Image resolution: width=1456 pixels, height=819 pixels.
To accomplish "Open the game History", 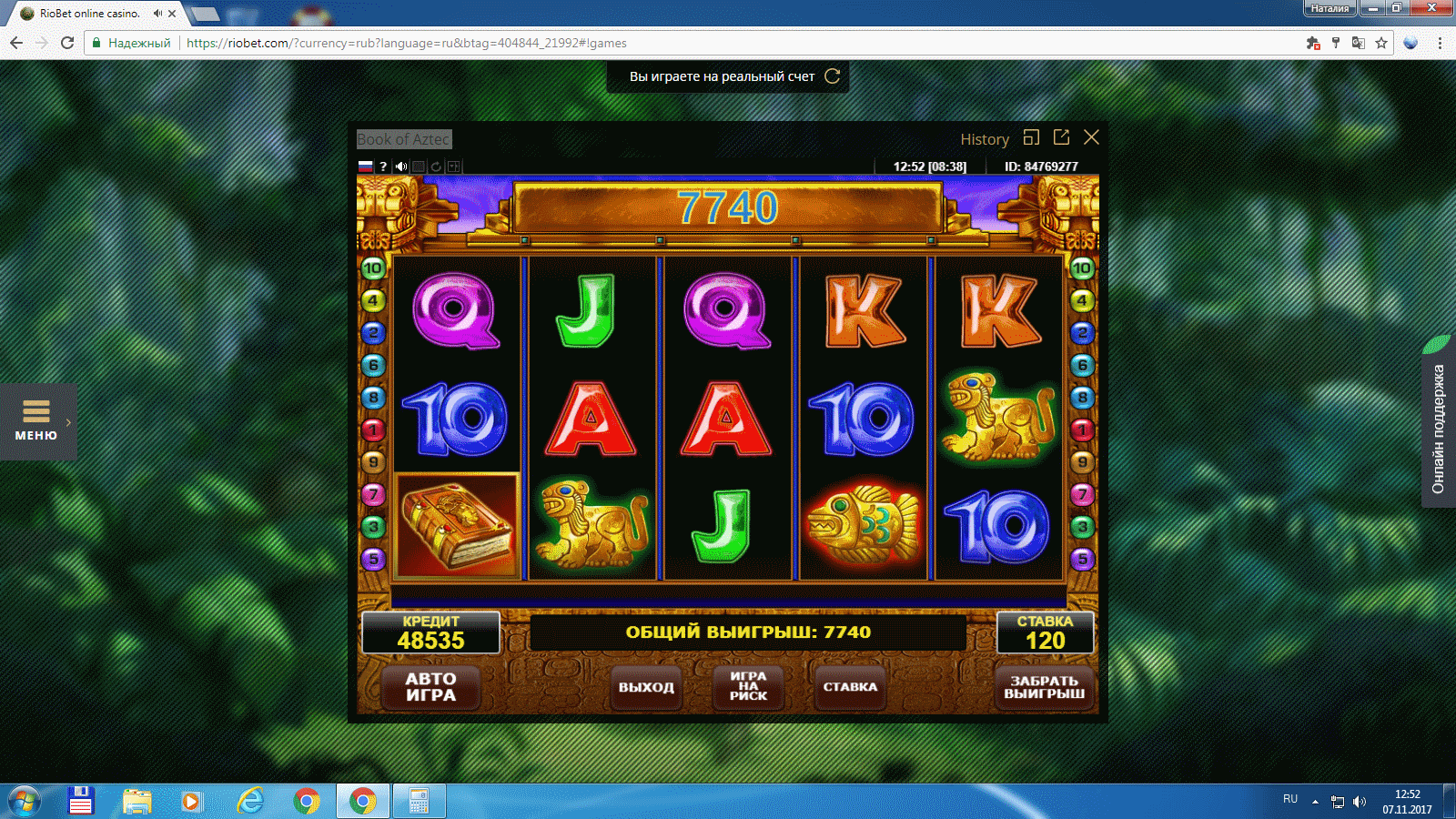I will (984, 139).
